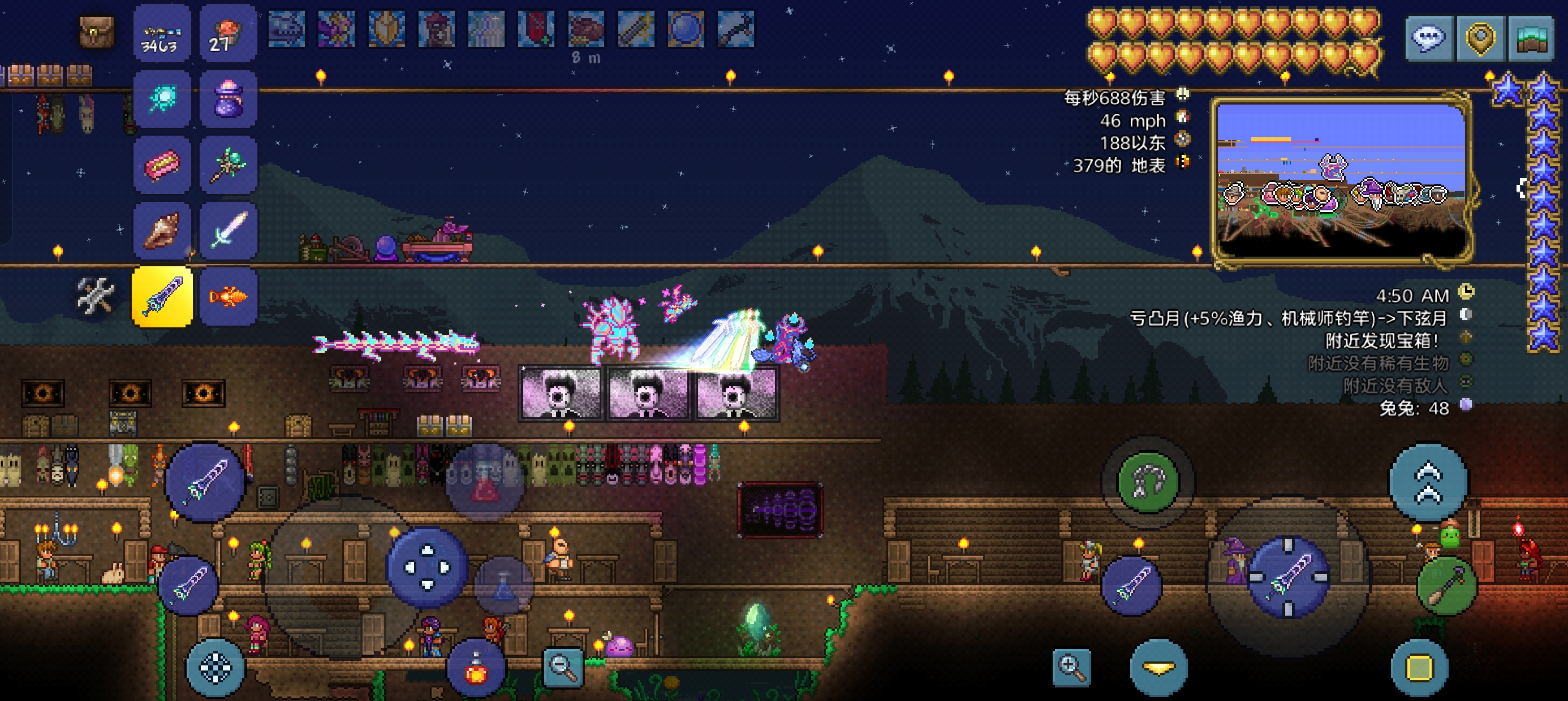Select the conch shell hotbar slot

(x=162, y=231)
